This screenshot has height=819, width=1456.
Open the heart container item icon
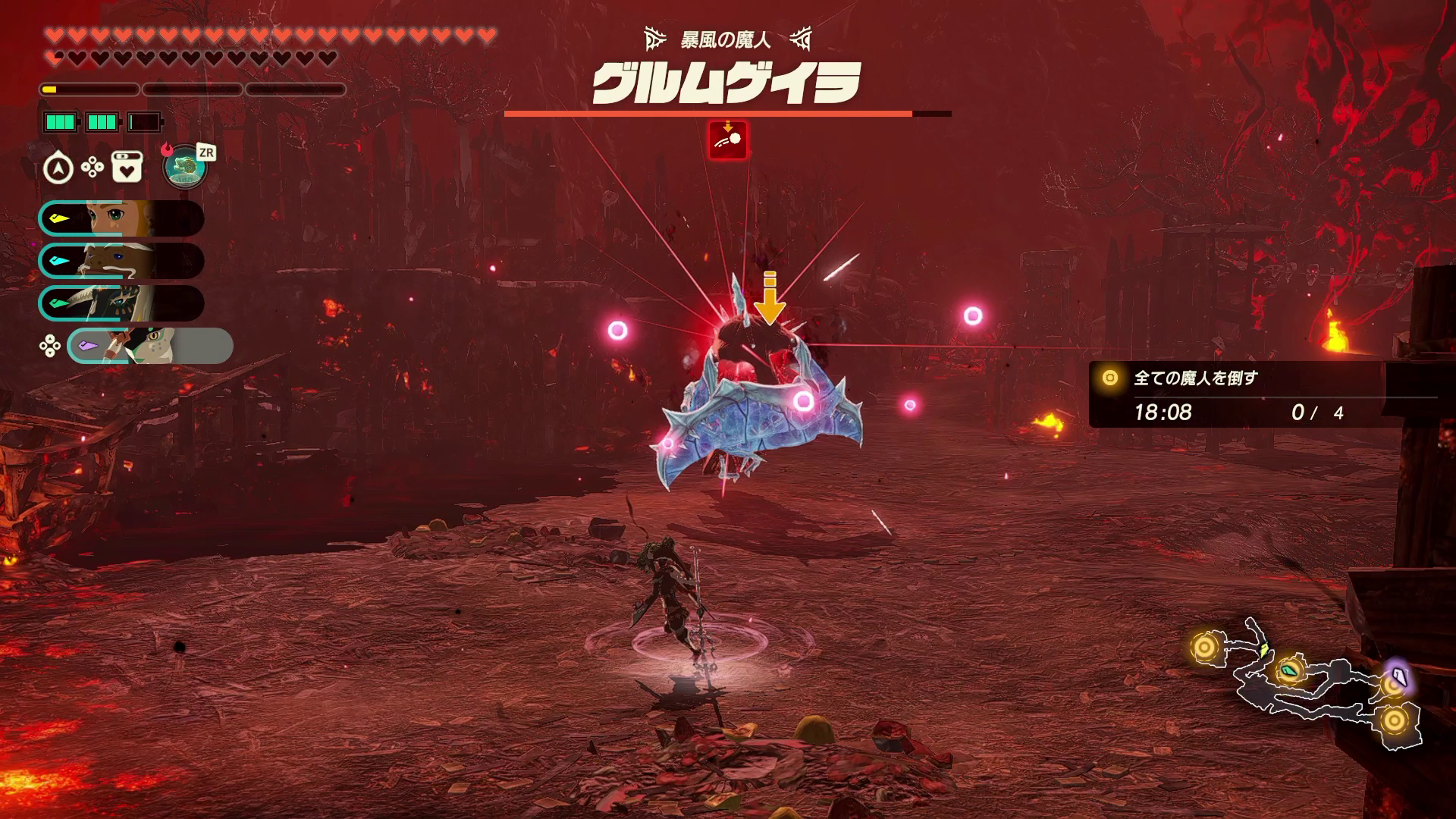pos(127,168)
